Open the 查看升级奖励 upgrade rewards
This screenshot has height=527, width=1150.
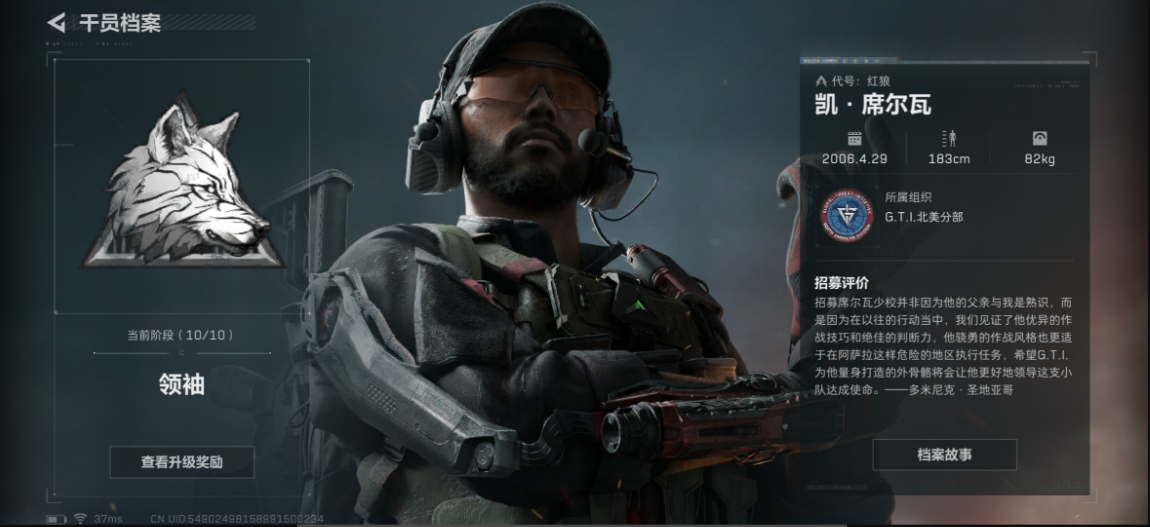coord(182,462)
